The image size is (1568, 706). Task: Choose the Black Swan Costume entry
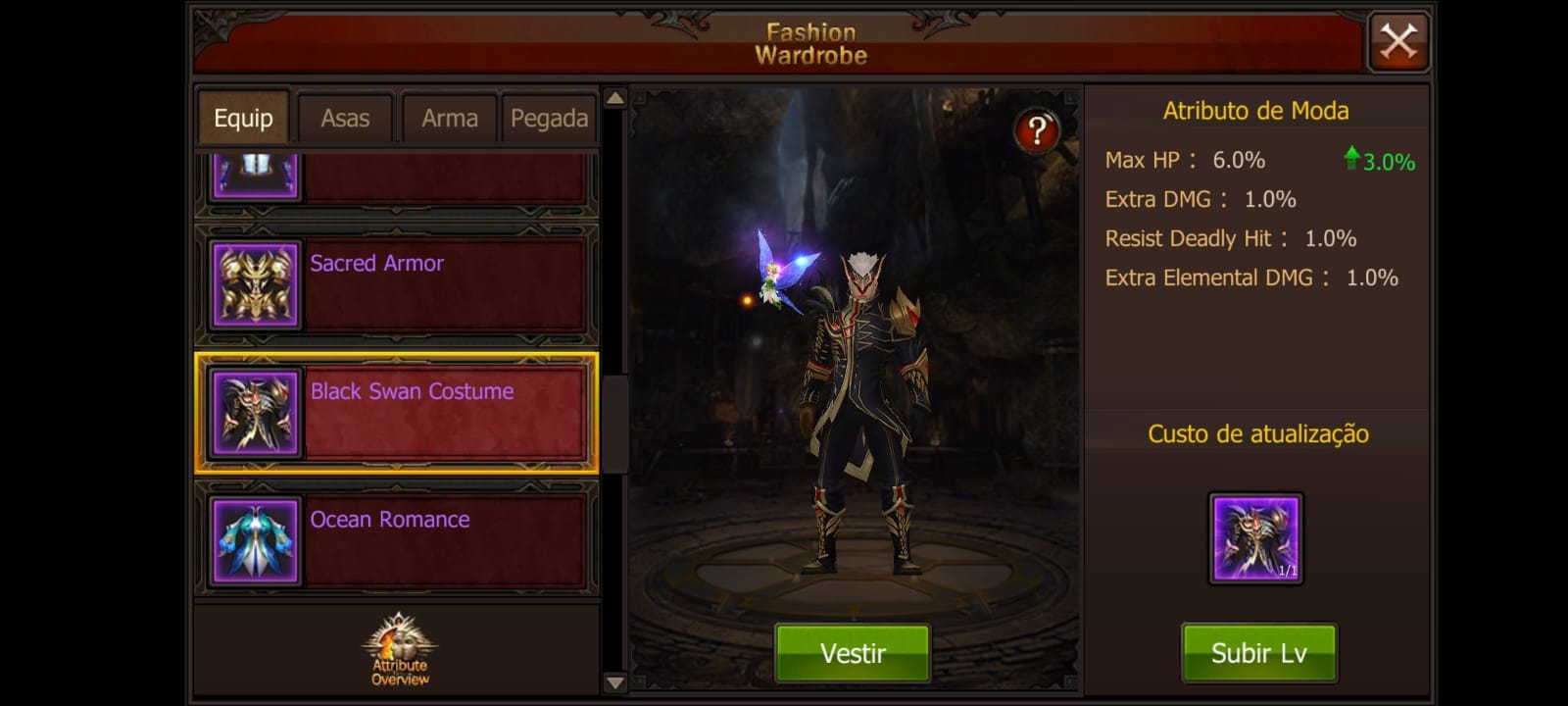[397, 414]
